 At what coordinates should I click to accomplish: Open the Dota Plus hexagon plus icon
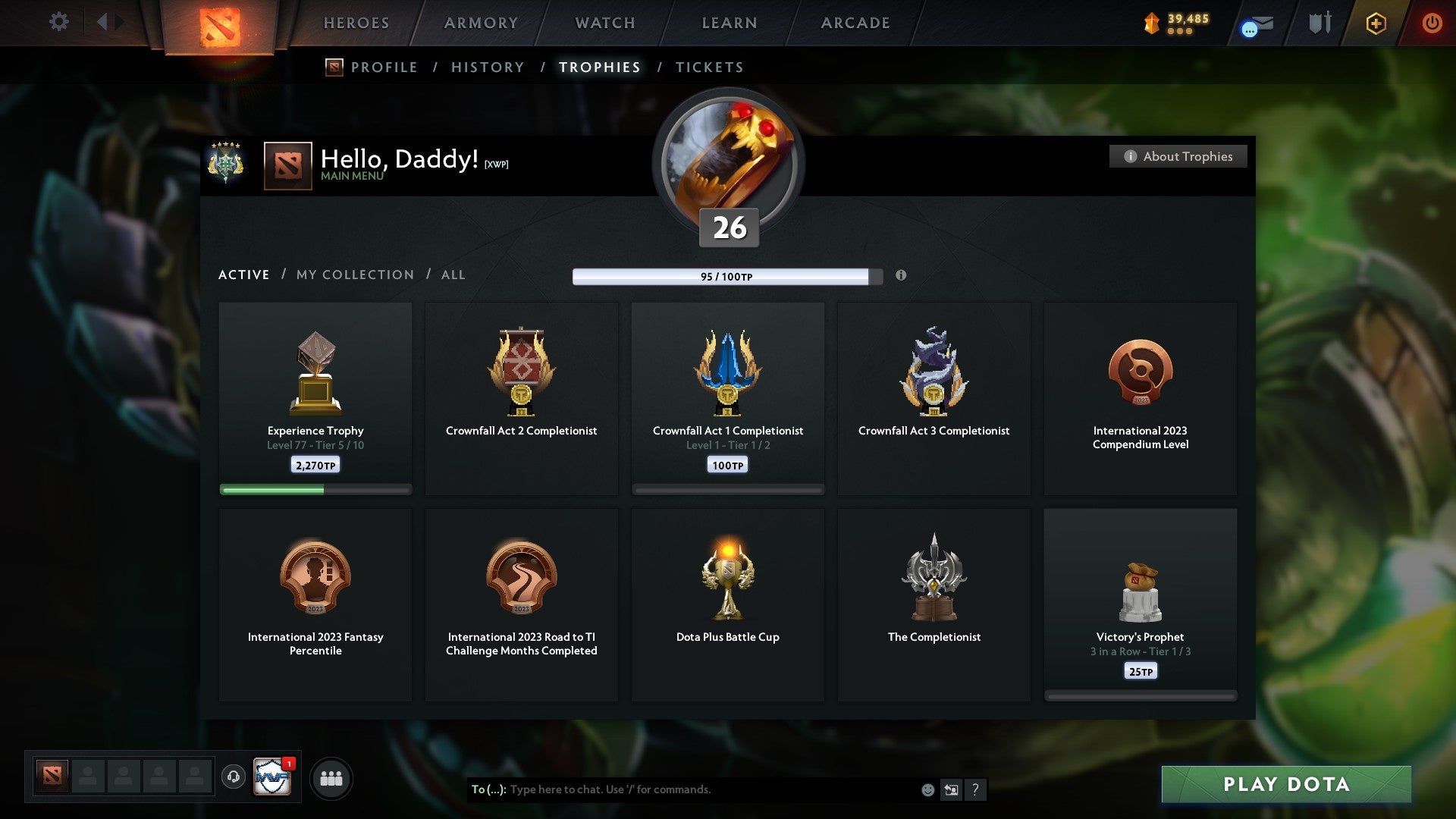tap(1376, 24)
